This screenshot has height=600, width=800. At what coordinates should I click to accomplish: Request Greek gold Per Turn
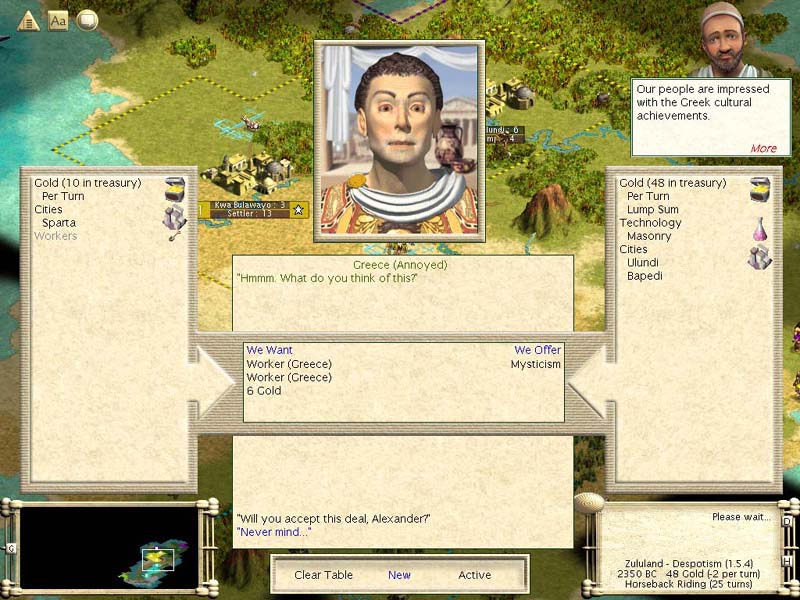click(x=63, y=197)
